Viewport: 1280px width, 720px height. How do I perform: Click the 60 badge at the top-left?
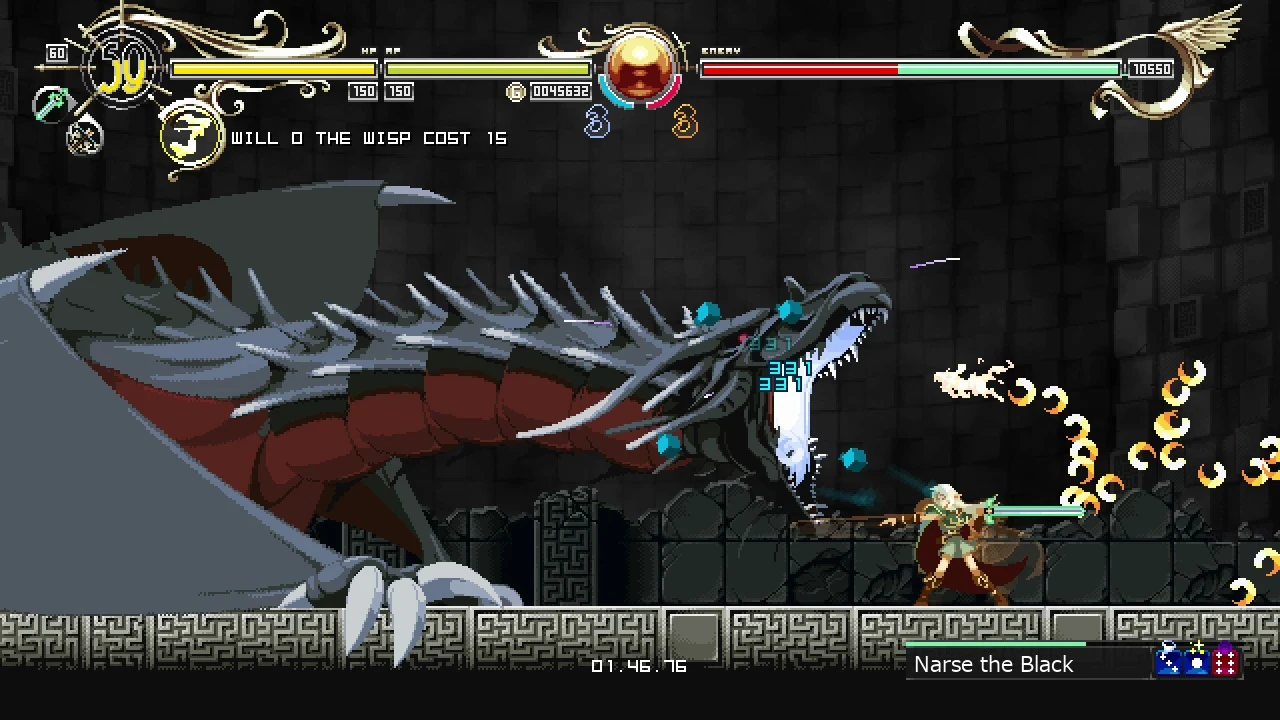click(x=57, y=52)
